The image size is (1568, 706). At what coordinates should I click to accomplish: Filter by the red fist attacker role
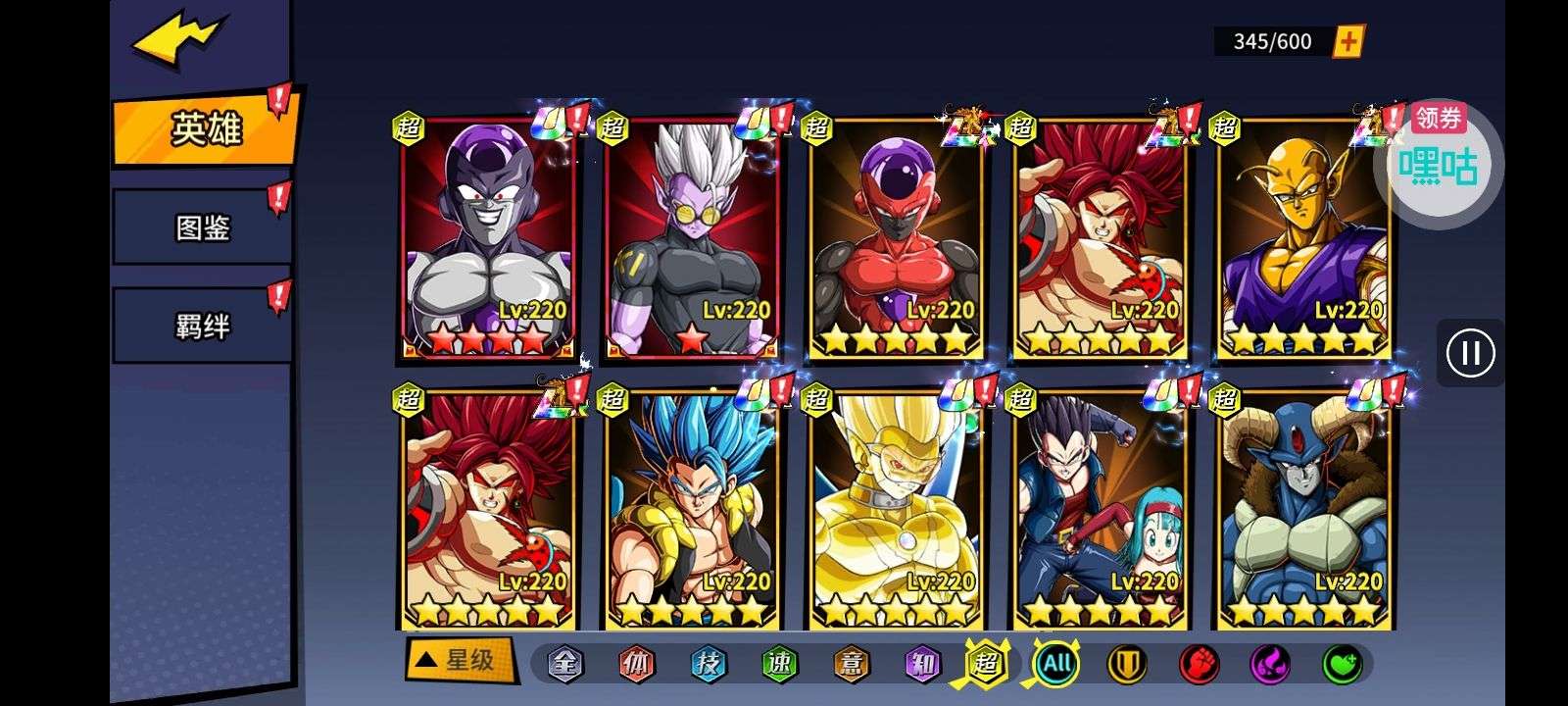[x=1198, y=664]
